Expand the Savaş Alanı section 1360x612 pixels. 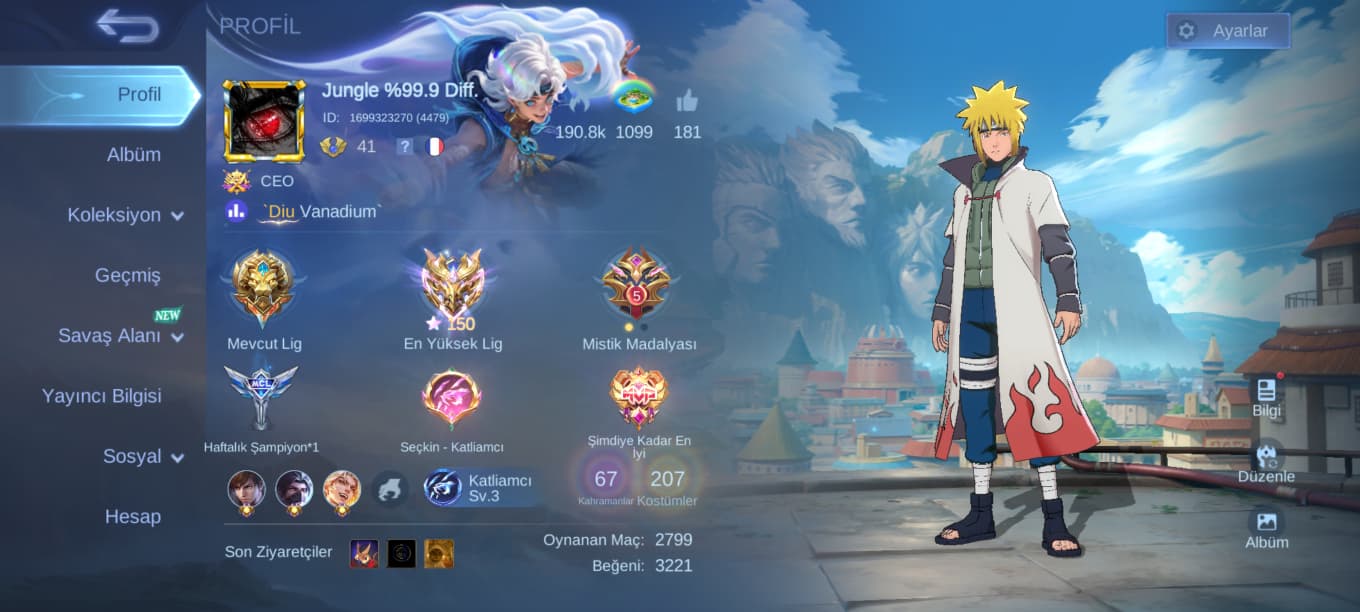click(x=120, y=336)
